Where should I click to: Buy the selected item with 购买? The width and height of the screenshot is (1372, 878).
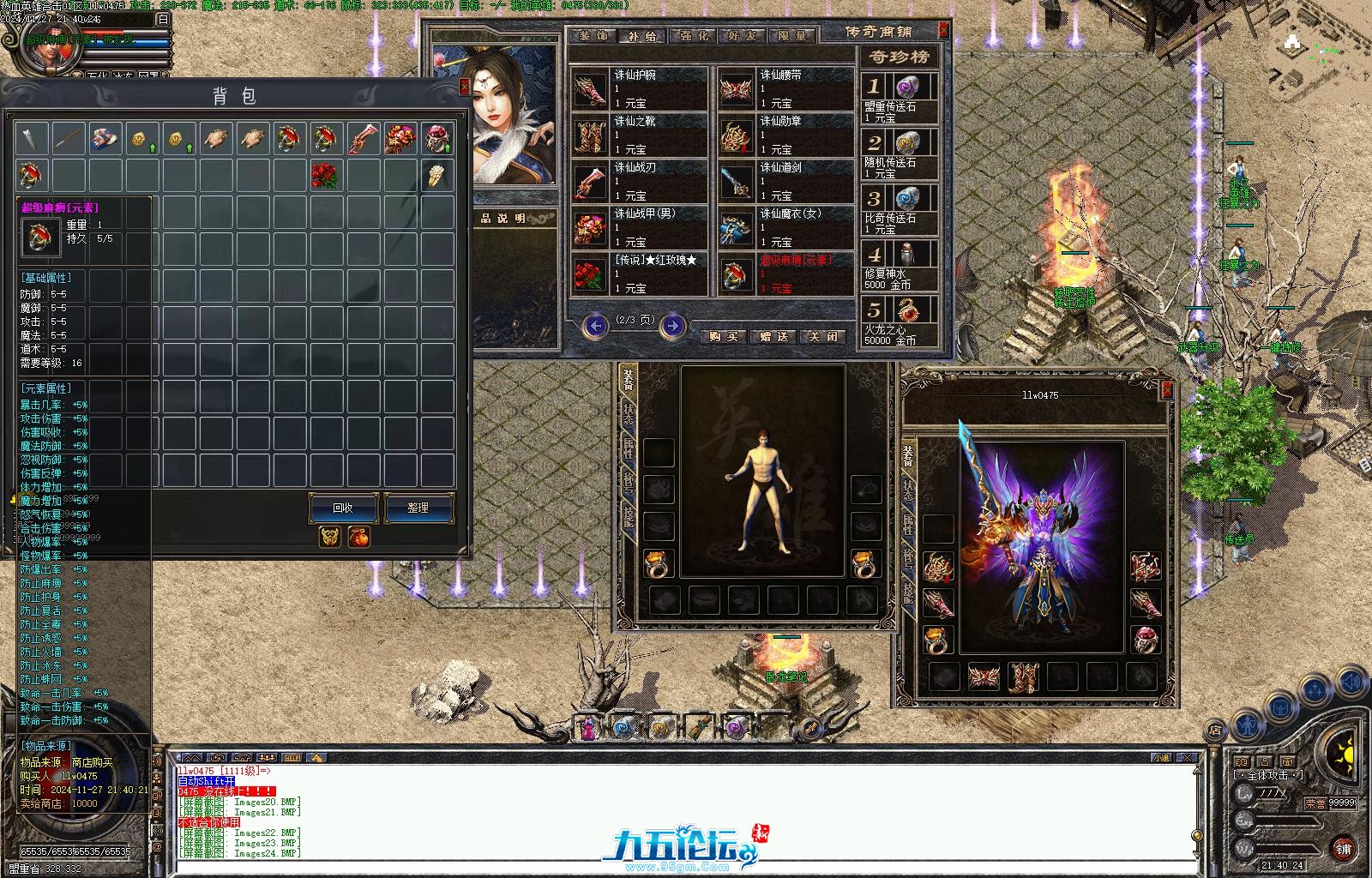pos(725,336)
